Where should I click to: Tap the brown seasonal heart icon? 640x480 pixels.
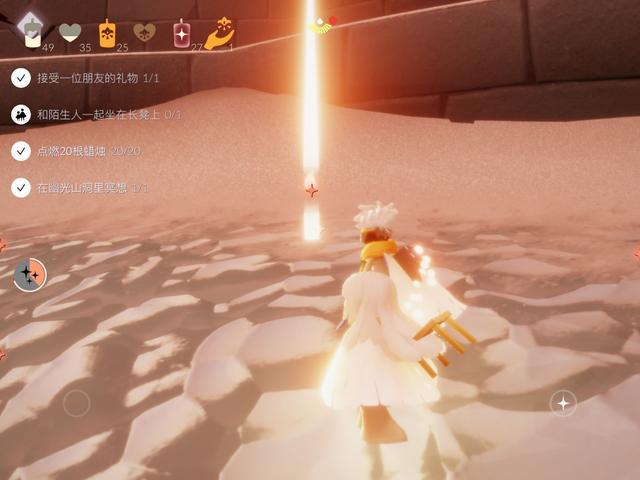point(145,32)
